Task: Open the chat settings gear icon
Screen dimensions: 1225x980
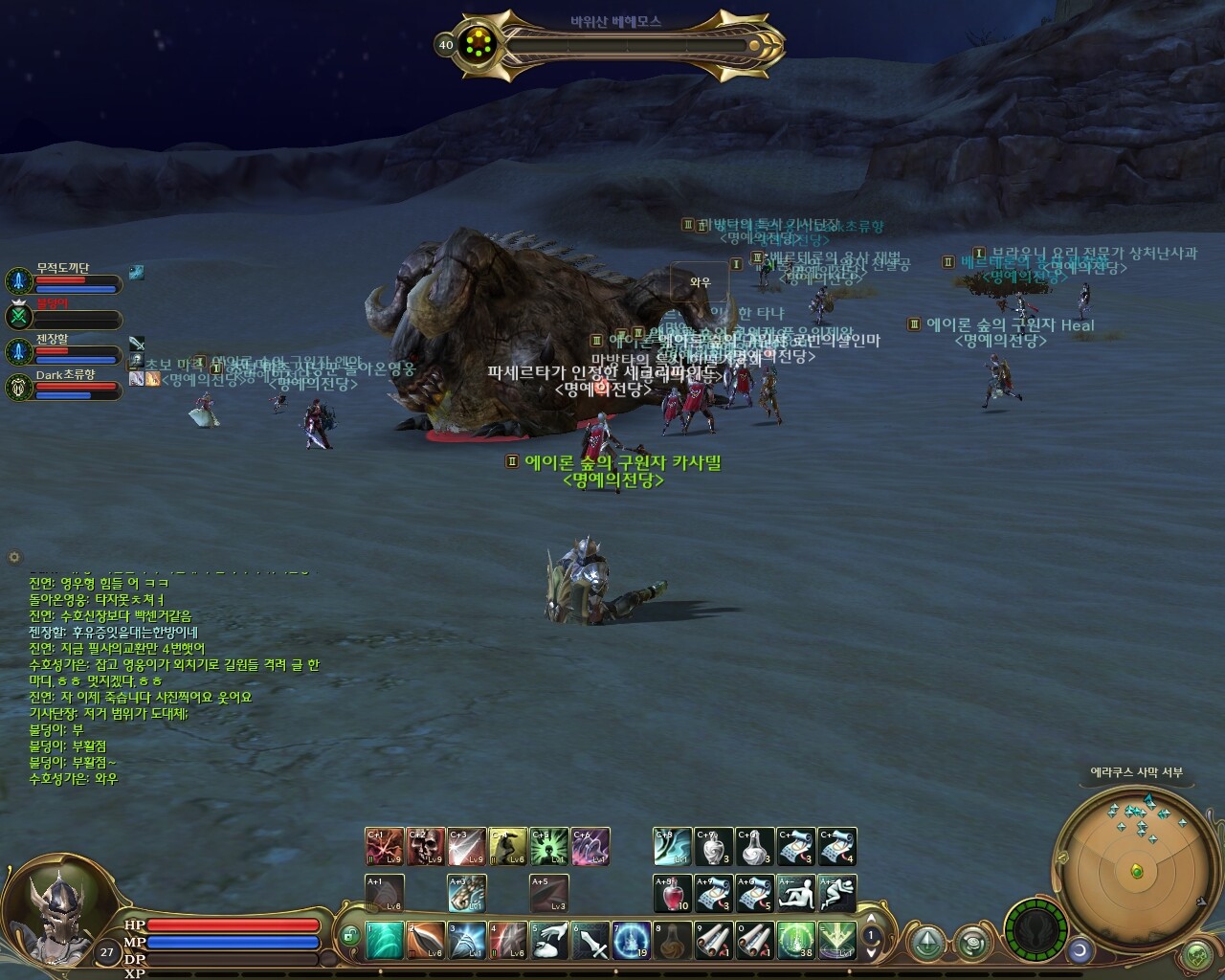Action: click(x=13, y=556)
